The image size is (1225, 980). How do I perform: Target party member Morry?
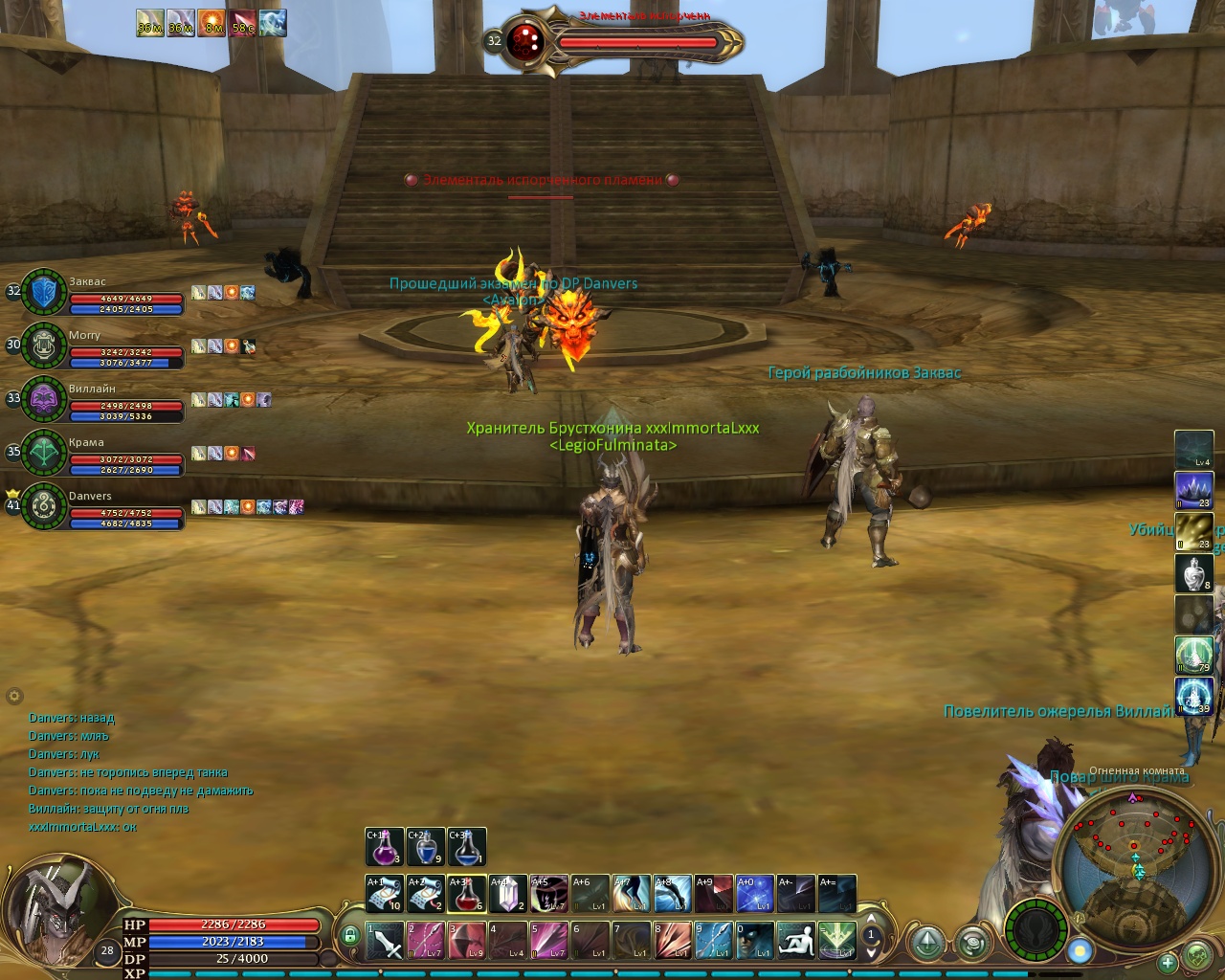(44, 346)
